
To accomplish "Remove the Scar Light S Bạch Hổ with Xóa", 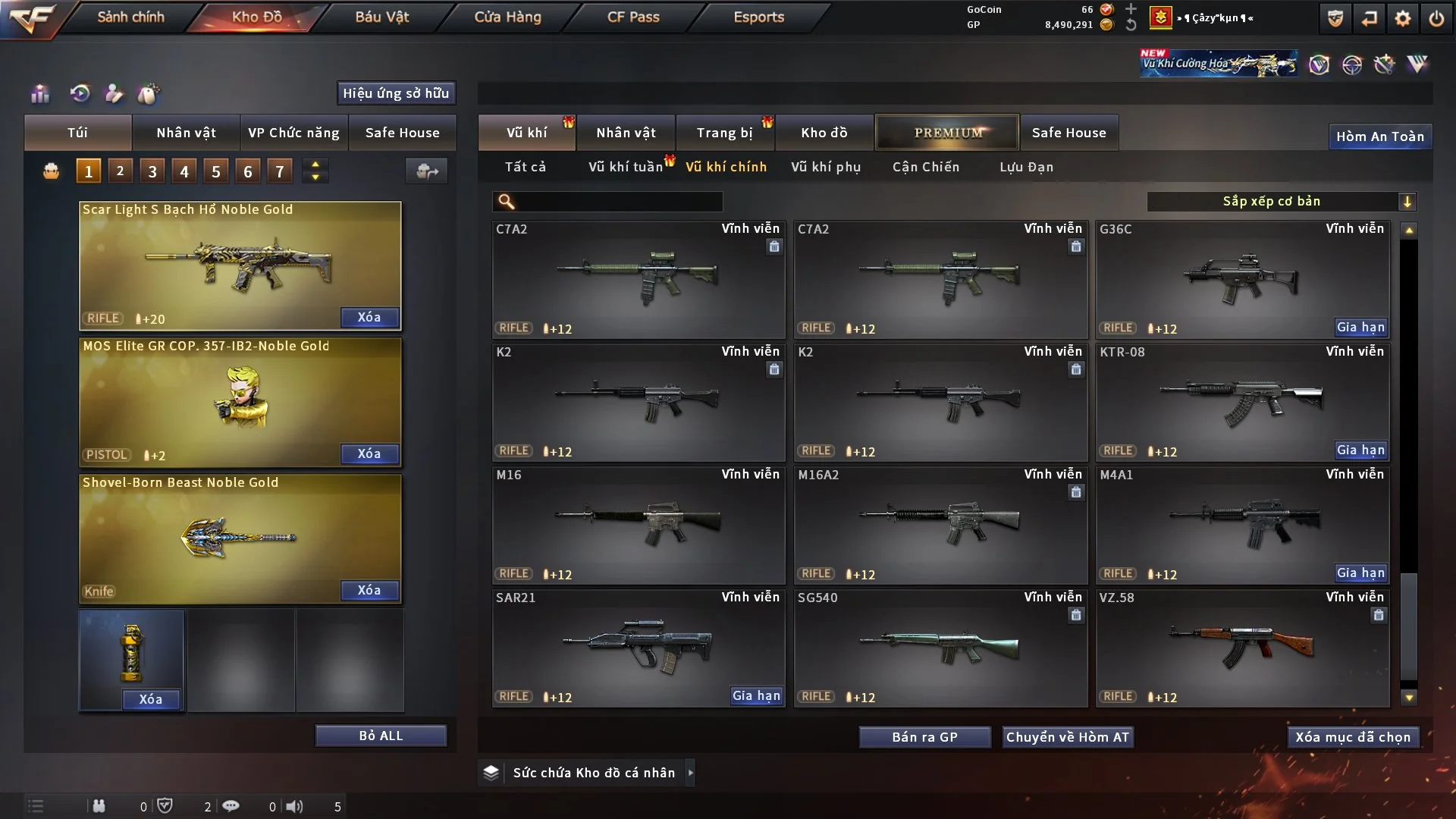I will [369, 317].
